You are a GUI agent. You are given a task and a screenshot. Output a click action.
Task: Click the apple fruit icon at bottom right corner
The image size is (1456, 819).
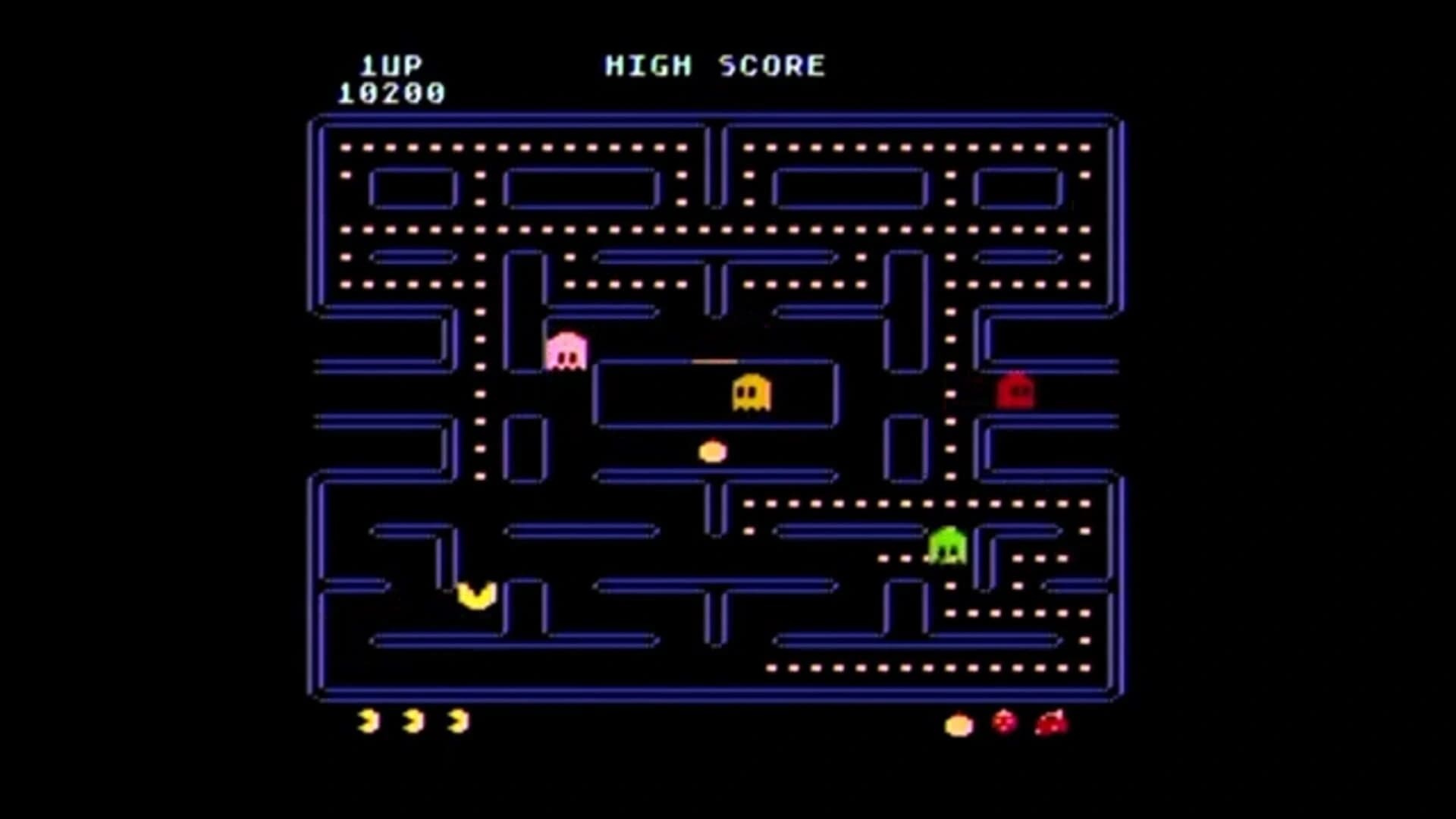[x=1050, y=723]
